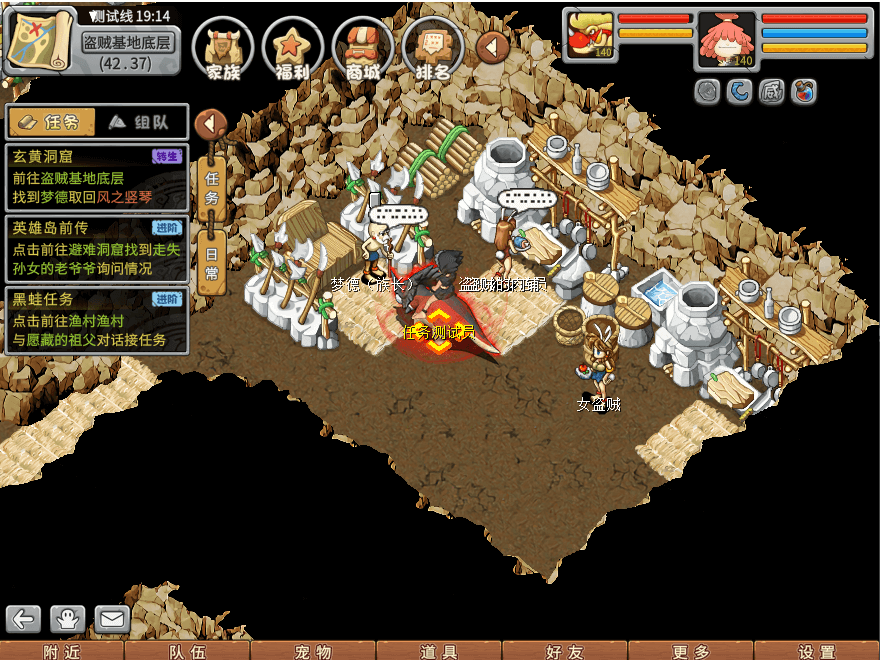880x660 pixels.
Task: Open the 道具 (Items) bottom menu
Action: coord(439,651)
